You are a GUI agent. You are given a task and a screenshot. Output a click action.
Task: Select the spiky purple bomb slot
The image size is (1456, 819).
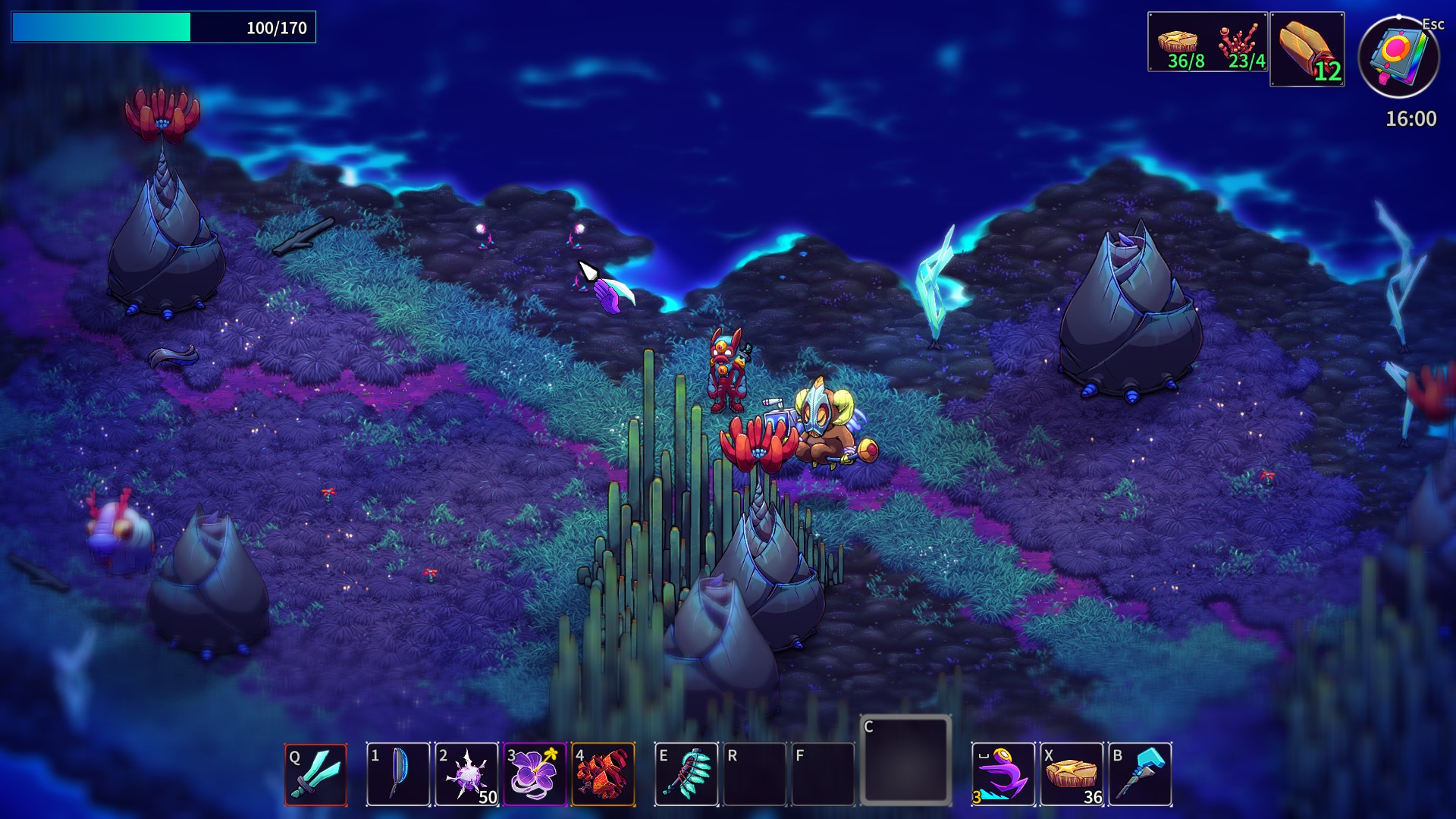(x=466, y=774)
